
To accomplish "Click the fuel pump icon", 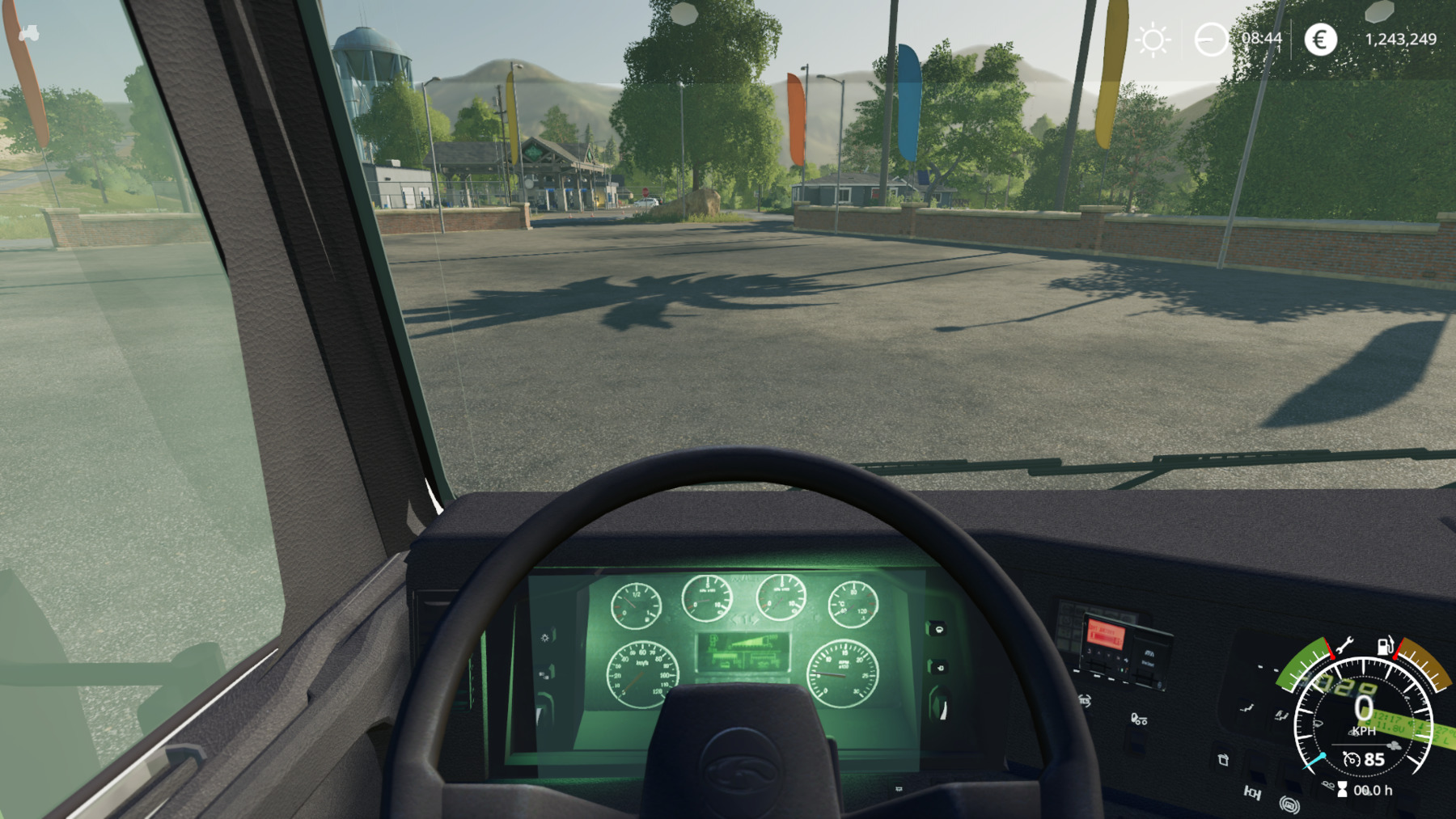I will coord(1385,645).
